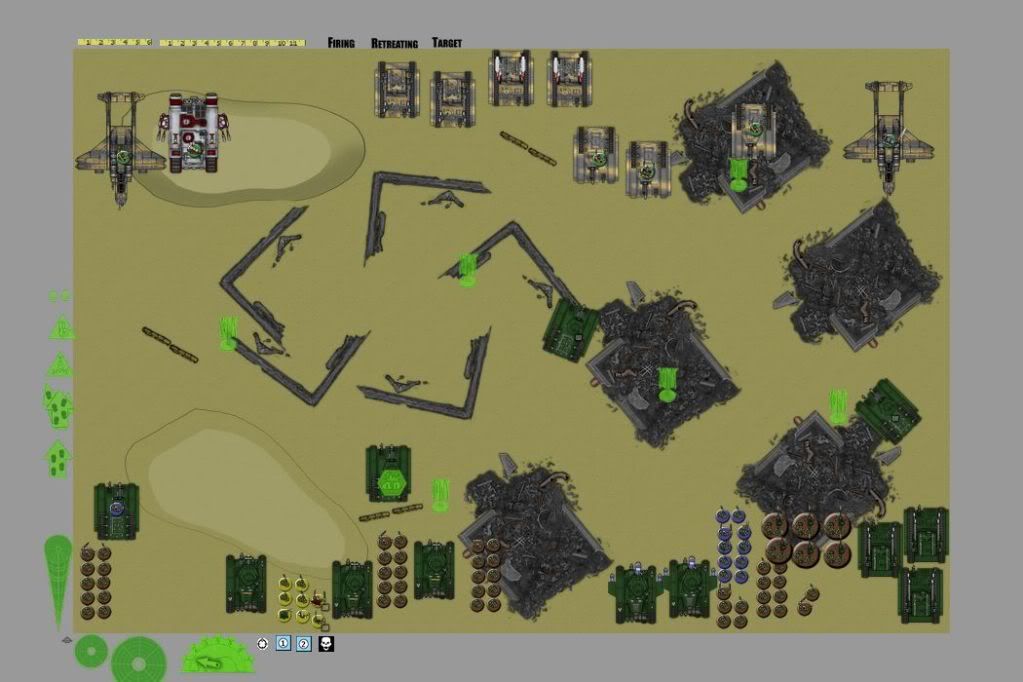Select the long eleven-inch ruler
The height and width of the screenshot is (682, 1023).
pyautogui.click(x=231, y=43)
